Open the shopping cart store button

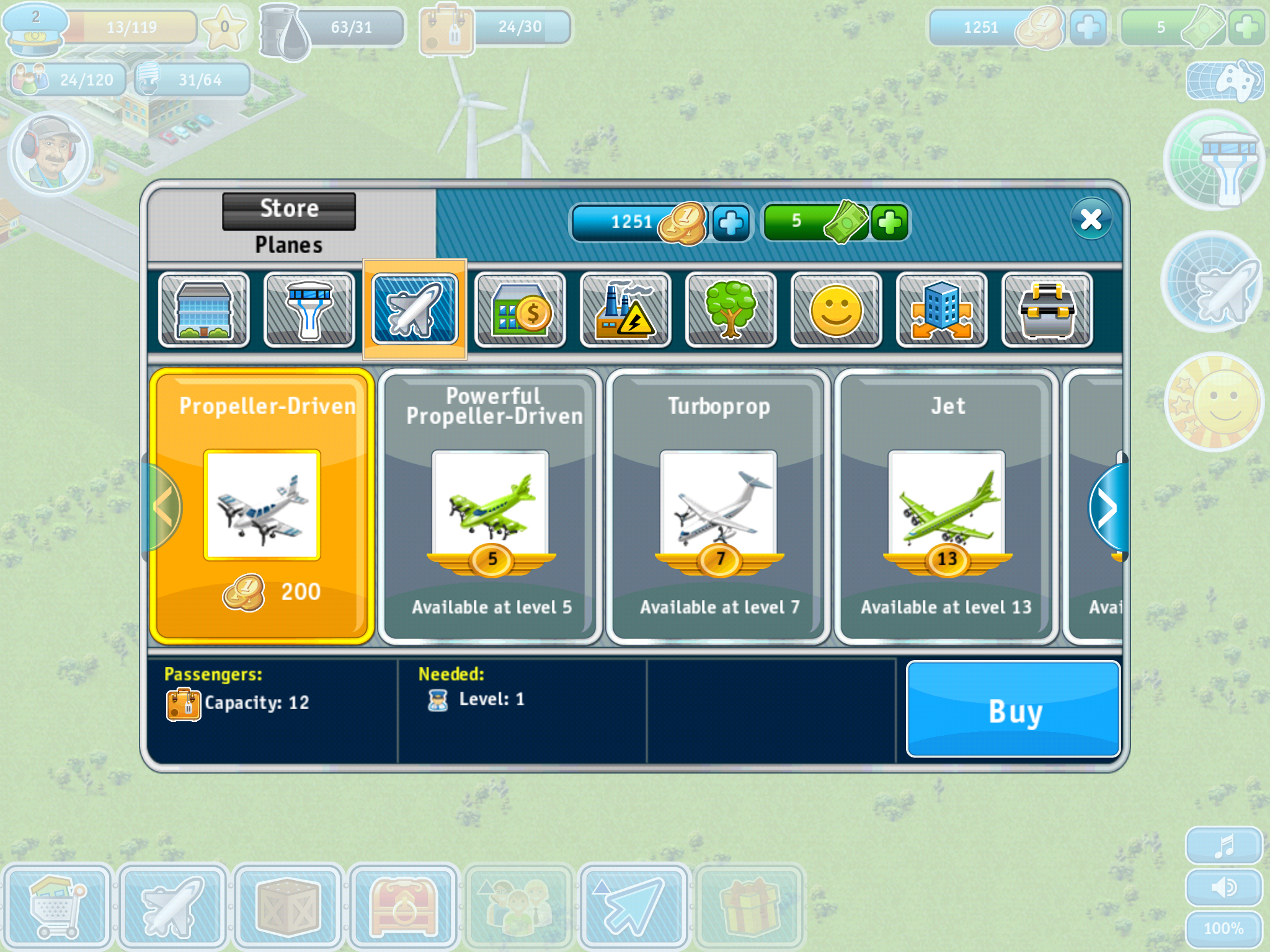[x=57, y=906]
